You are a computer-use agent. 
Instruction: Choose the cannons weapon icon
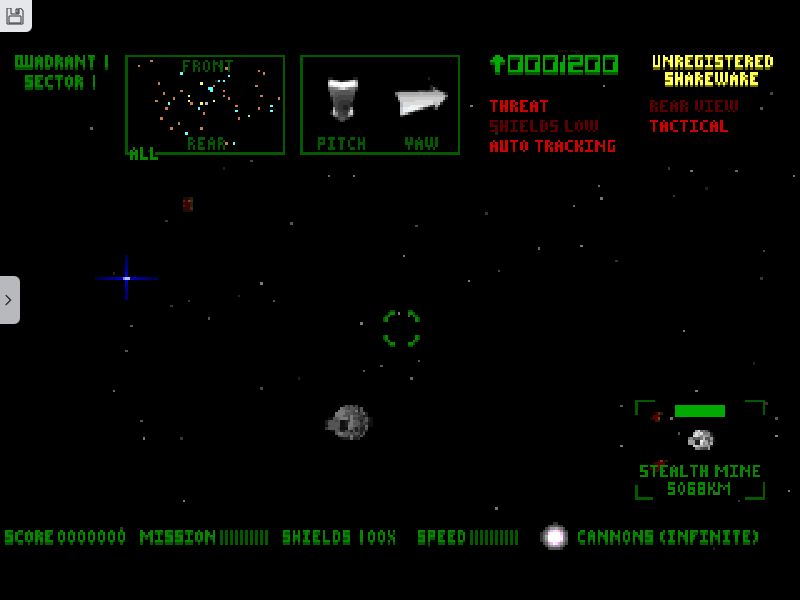click(554, 537)
